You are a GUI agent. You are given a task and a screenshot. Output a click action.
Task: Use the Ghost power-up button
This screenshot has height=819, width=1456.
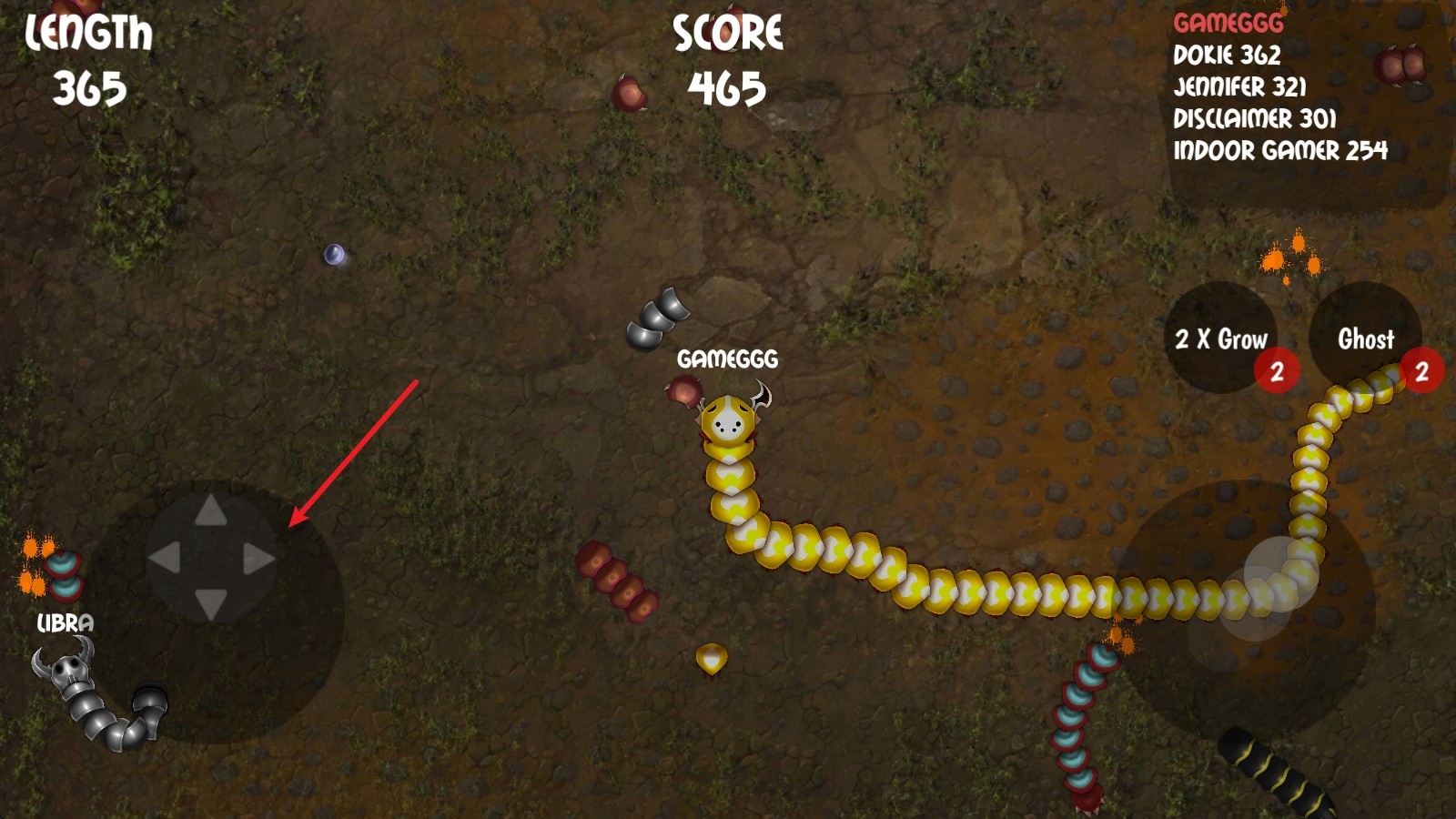point(1364,339)
